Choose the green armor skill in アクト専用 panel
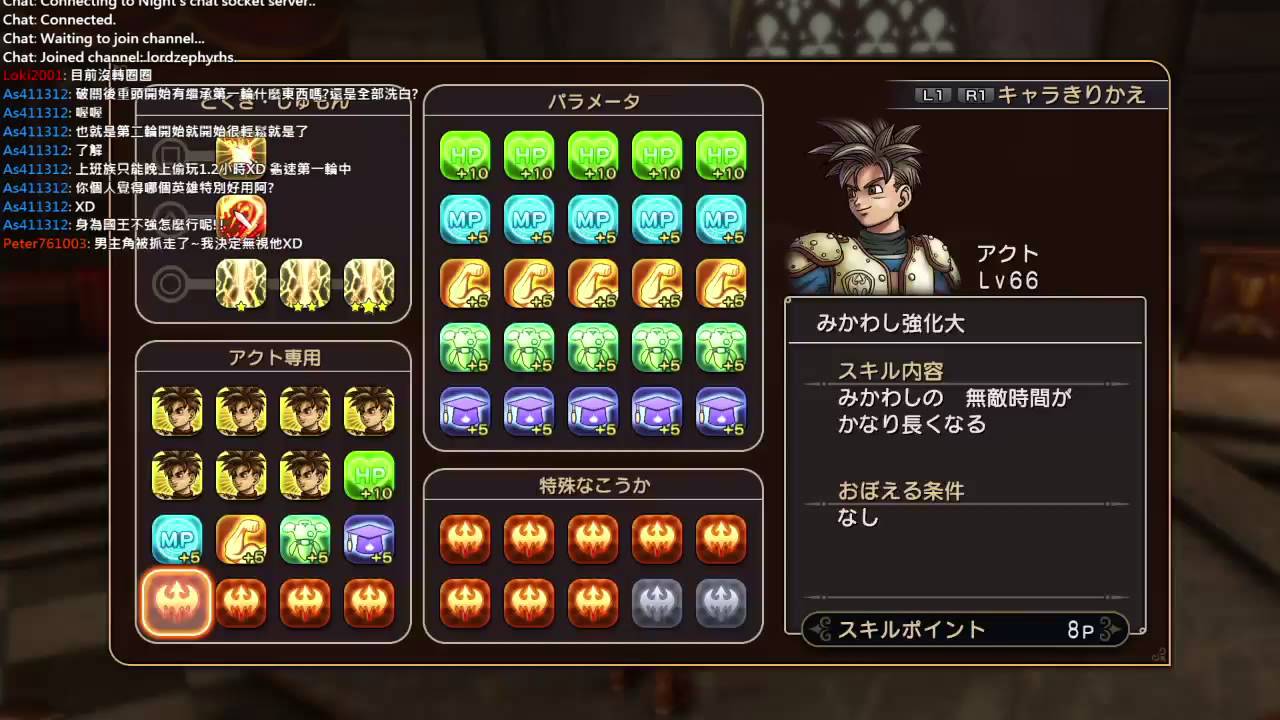The image size is (1280, 720). tap(305, 540)
